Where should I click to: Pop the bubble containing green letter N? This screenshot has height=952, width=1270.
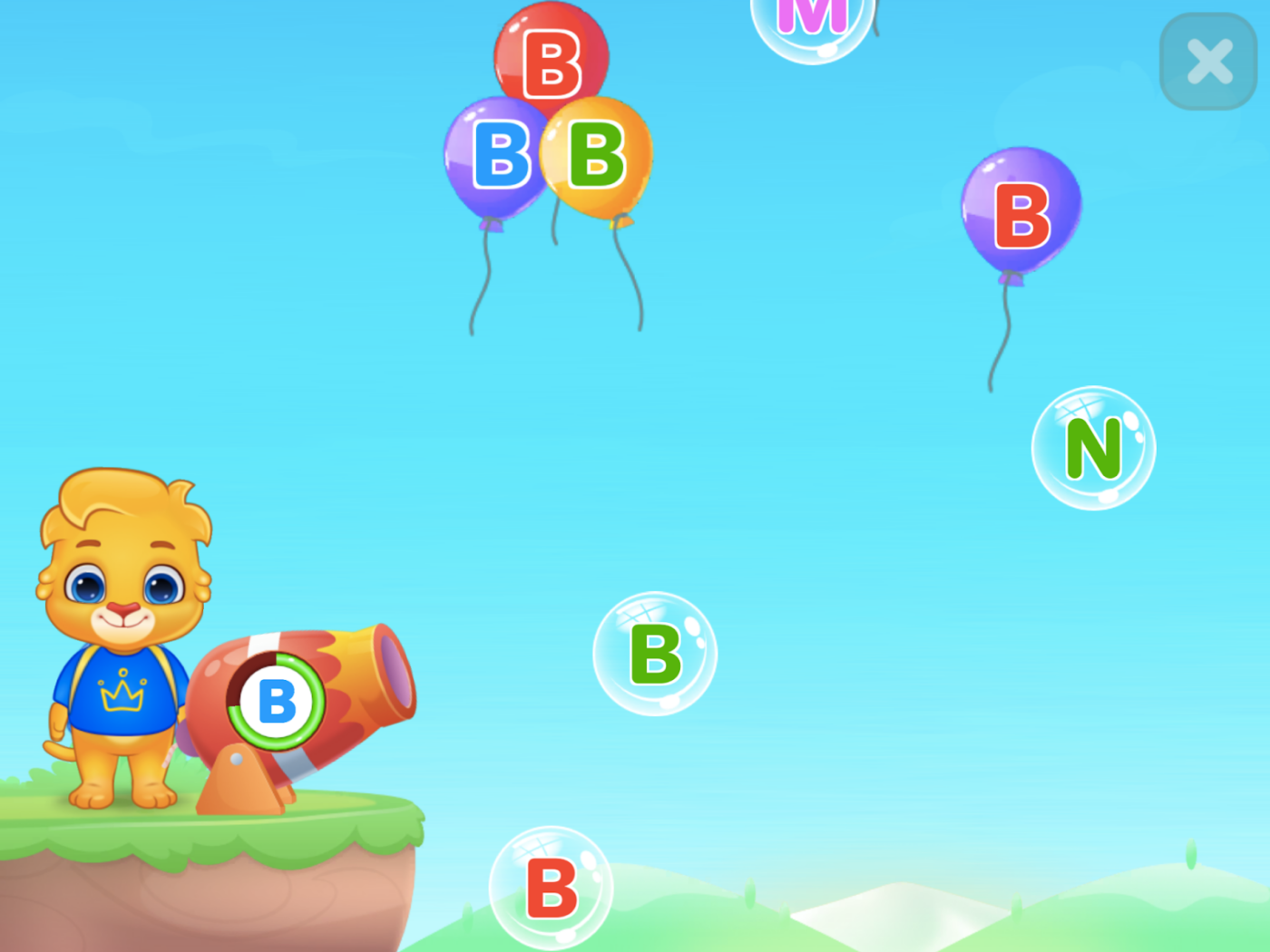coord(1092,447)
